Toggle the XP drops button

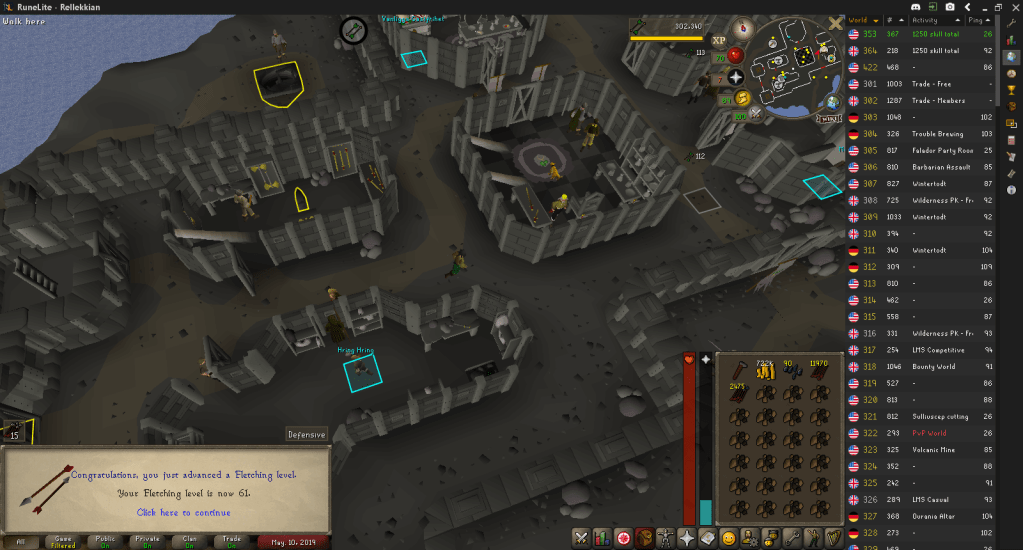718,40
